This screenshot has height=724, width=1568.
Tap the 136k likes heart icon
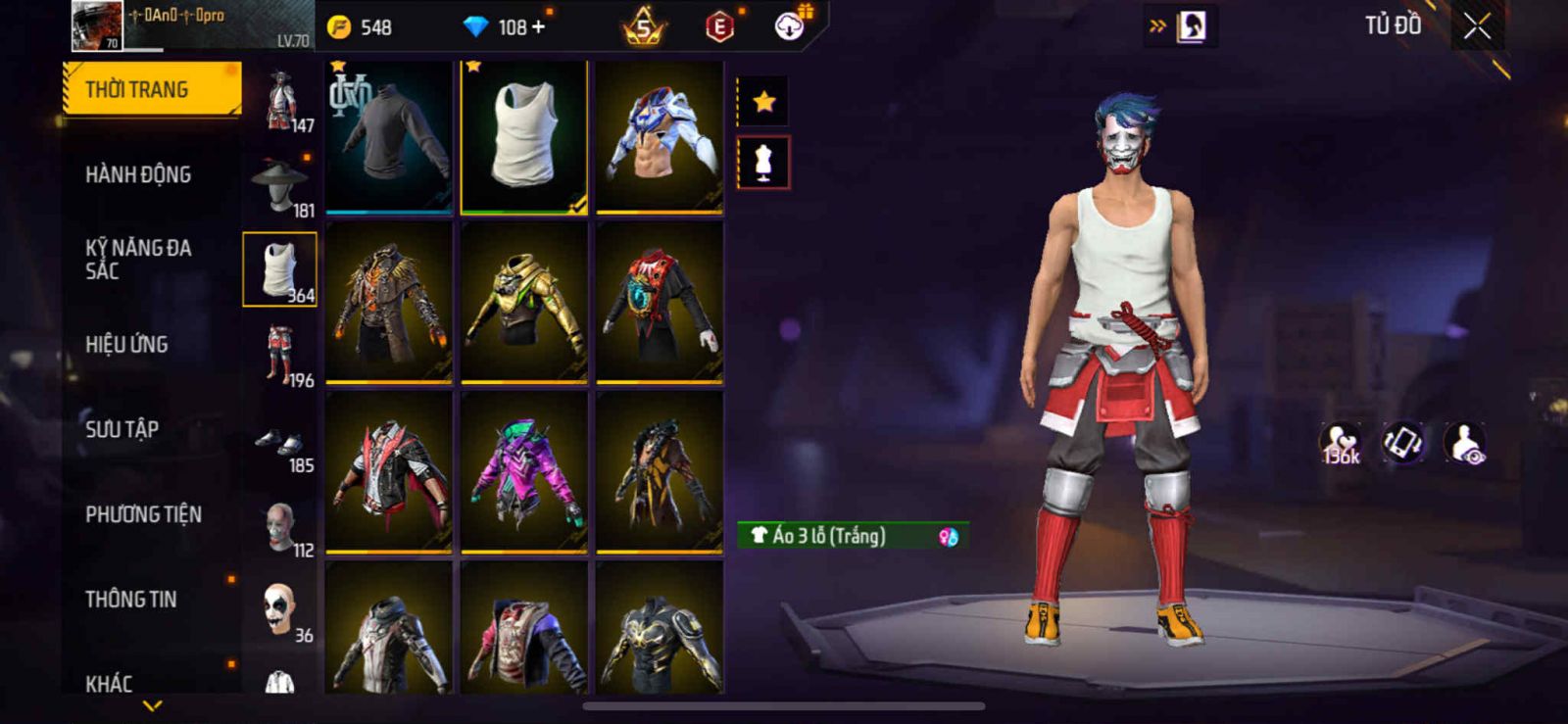pos(1340,443)
